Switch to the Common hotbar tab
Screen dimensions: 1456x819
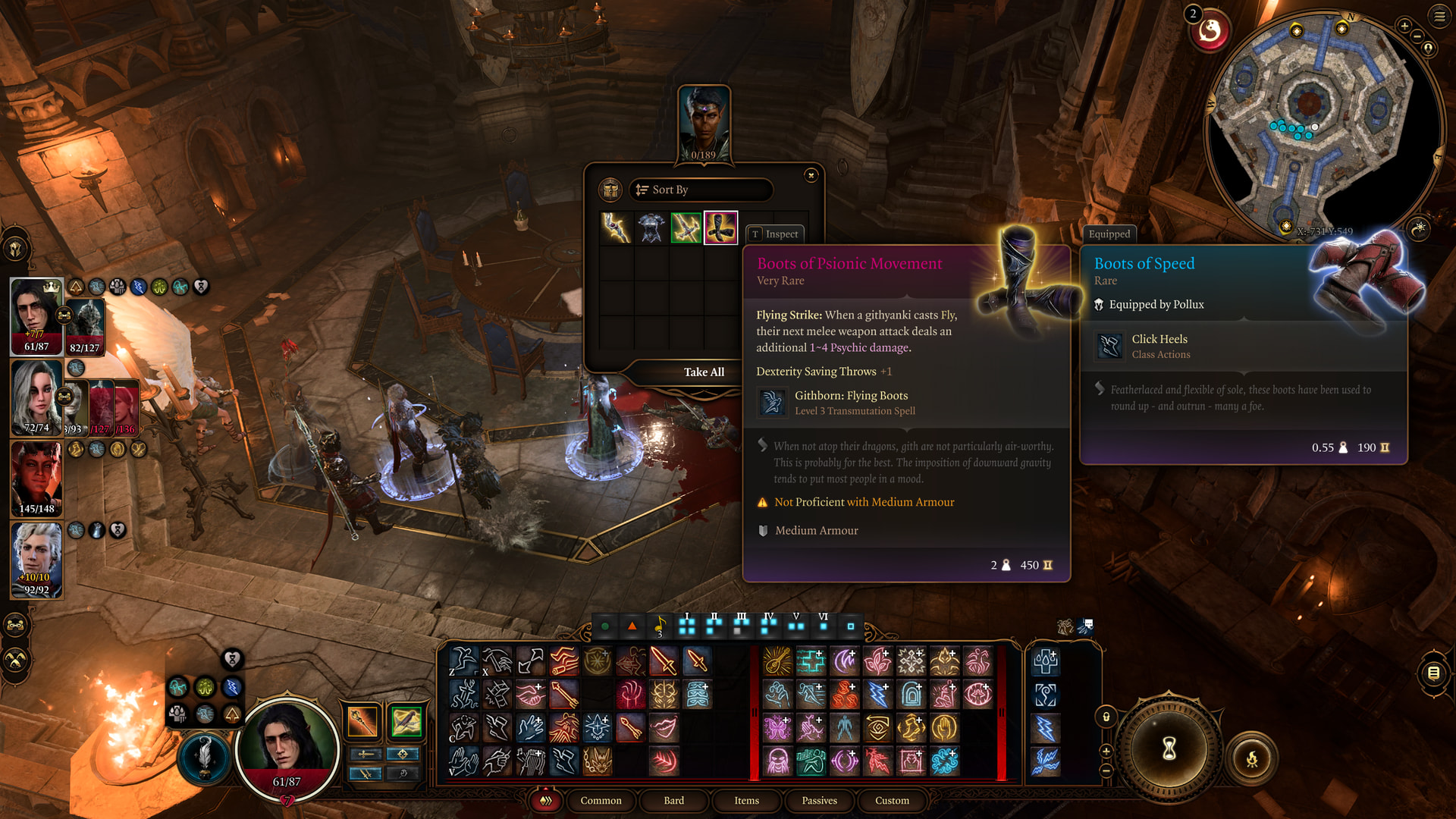[601, 801]
